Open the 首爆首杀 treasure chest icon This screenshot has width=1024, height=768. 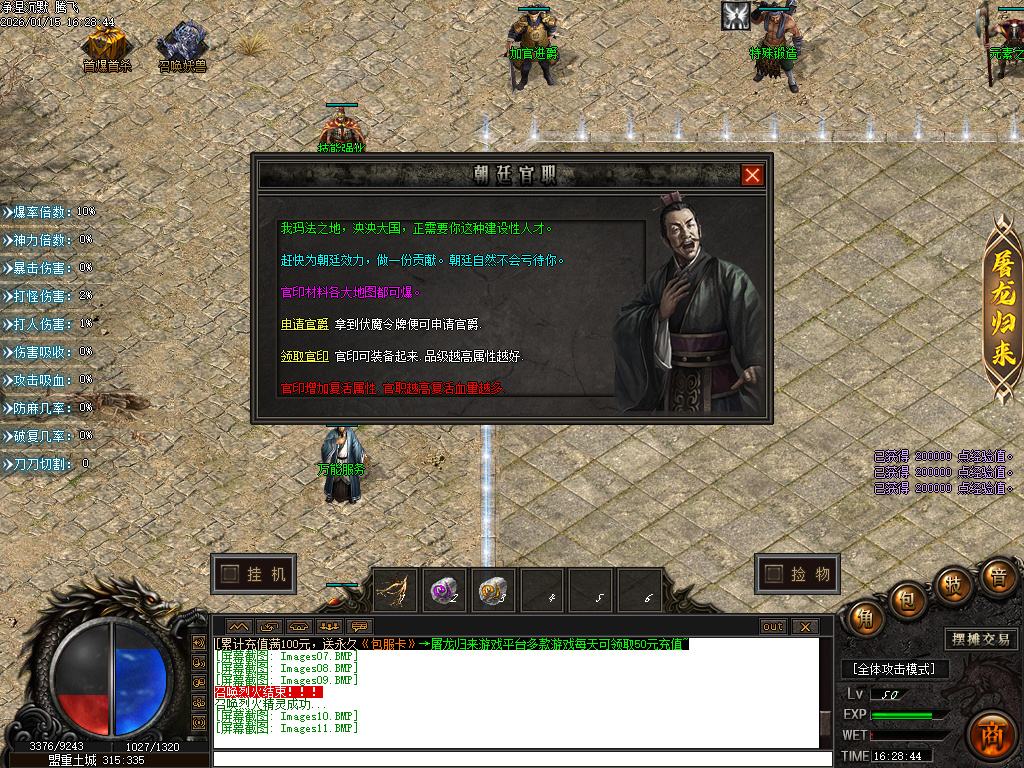[x=106, y=45]
